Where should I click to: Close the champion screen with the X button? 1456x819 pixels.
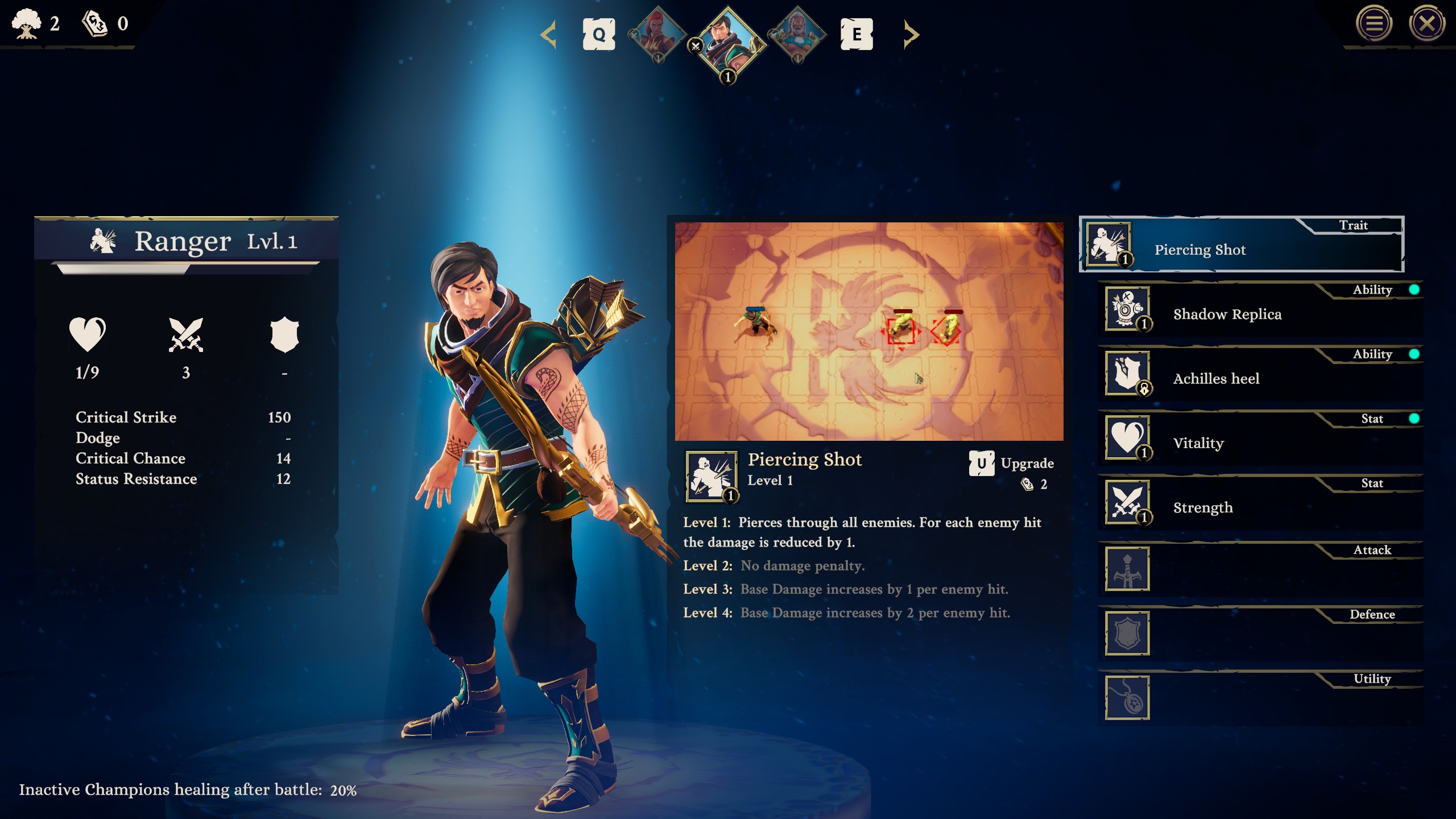click(x=1426, y=24)
